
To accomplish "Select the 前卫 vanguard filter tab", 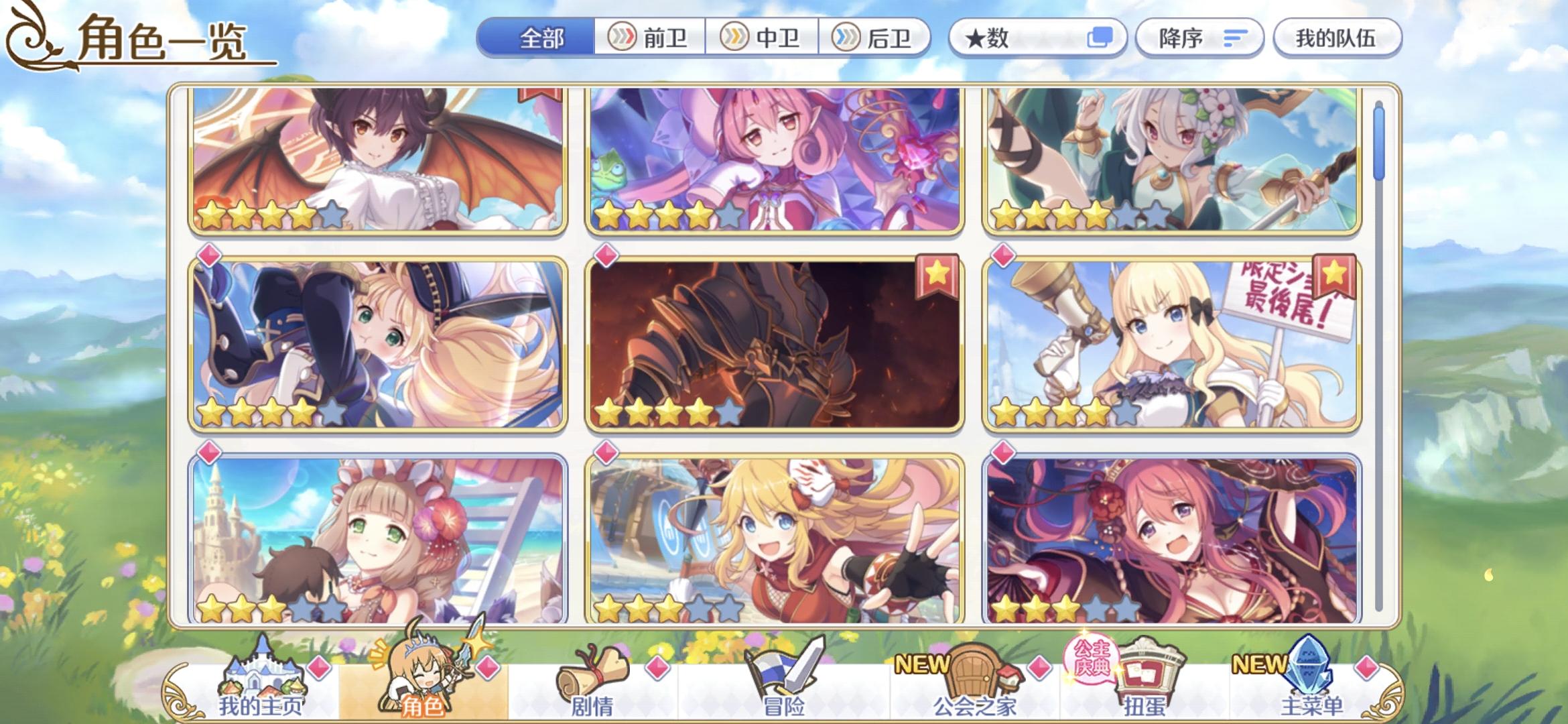I will 651,38.
